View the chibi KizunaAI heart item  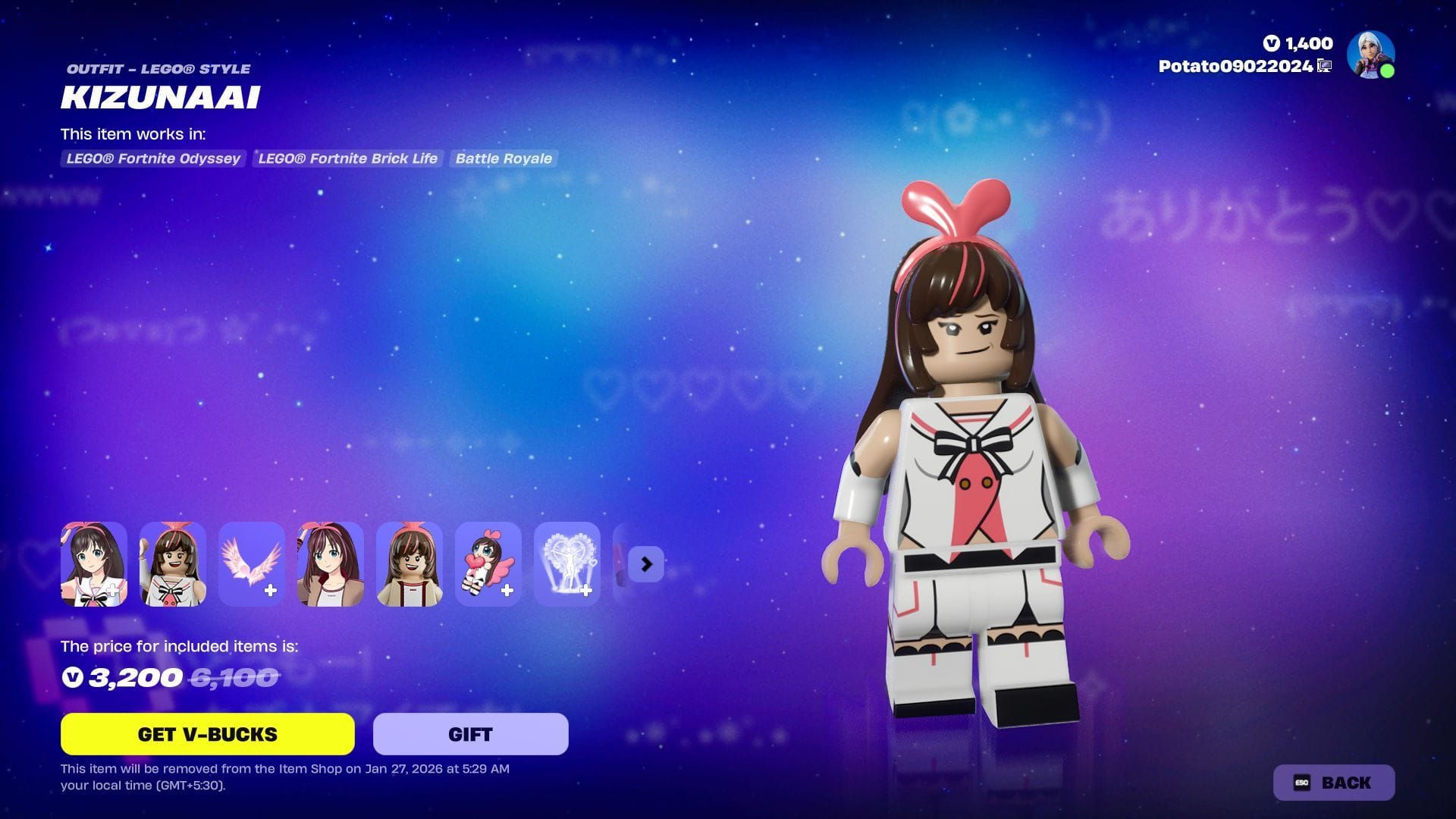[x=488, y=564]
